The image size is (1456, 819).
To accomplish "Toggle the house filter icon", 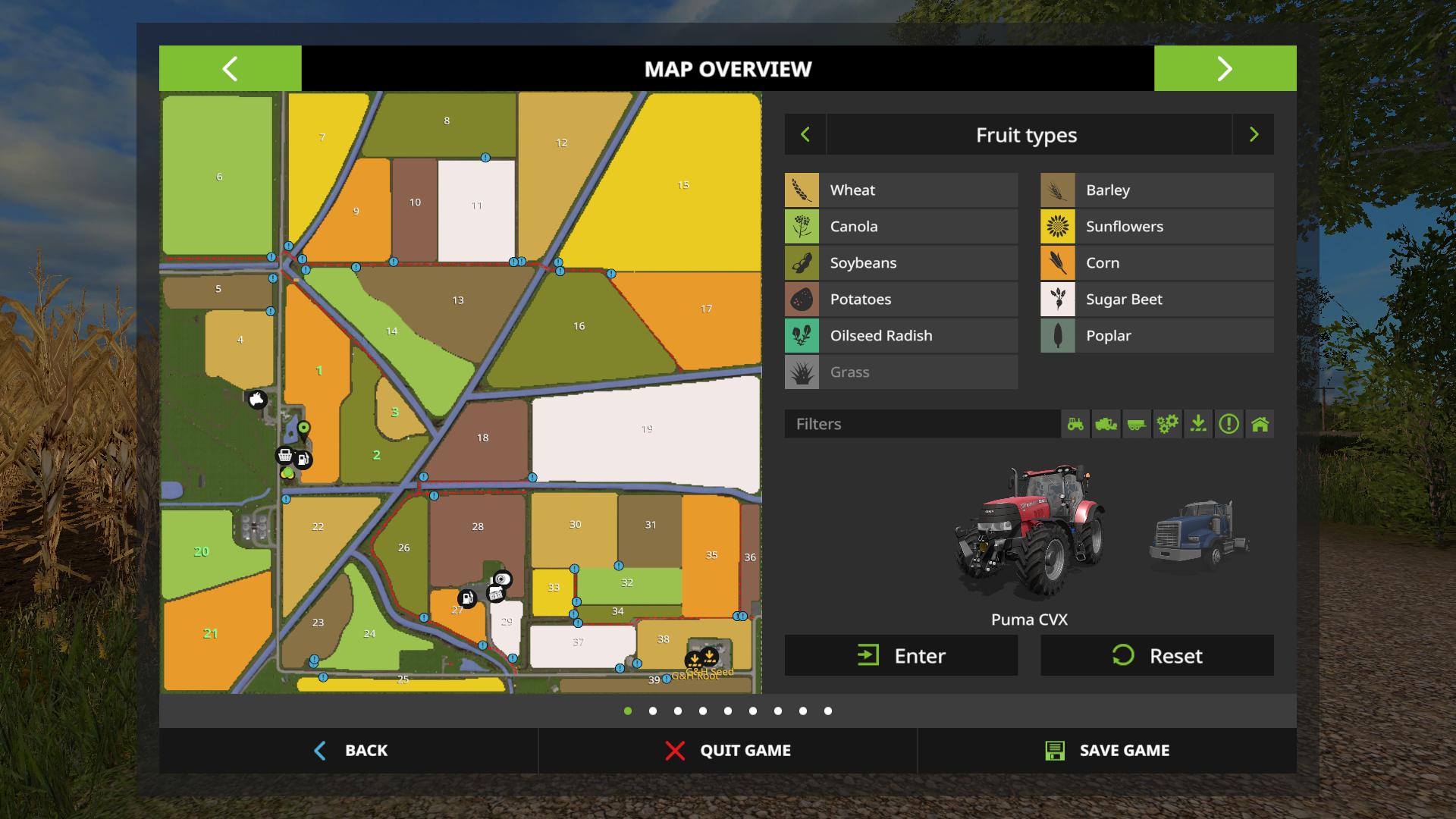I will [1260, 424].
